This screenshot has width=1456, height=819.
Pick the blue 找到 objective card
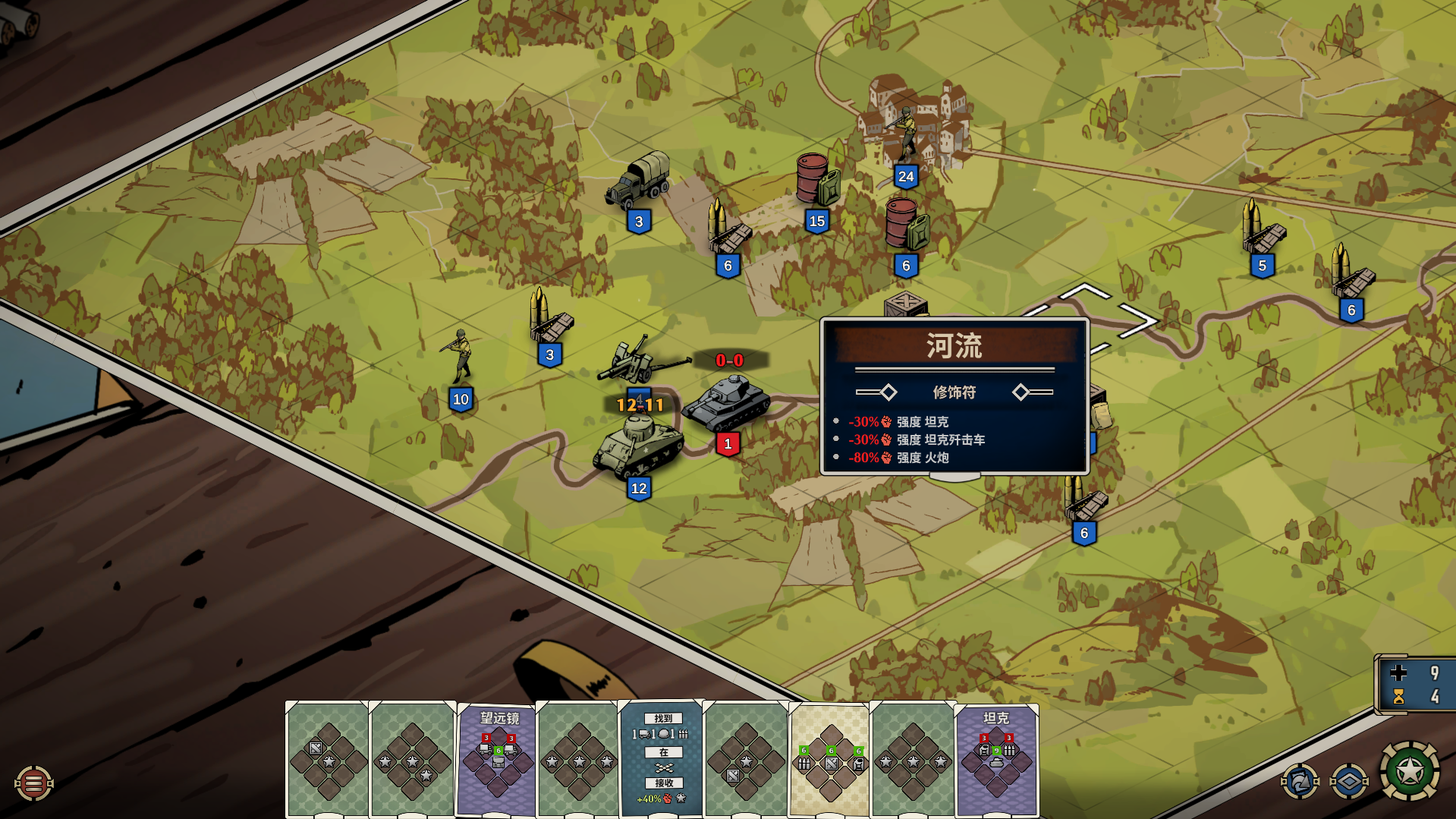pos(662,758)
